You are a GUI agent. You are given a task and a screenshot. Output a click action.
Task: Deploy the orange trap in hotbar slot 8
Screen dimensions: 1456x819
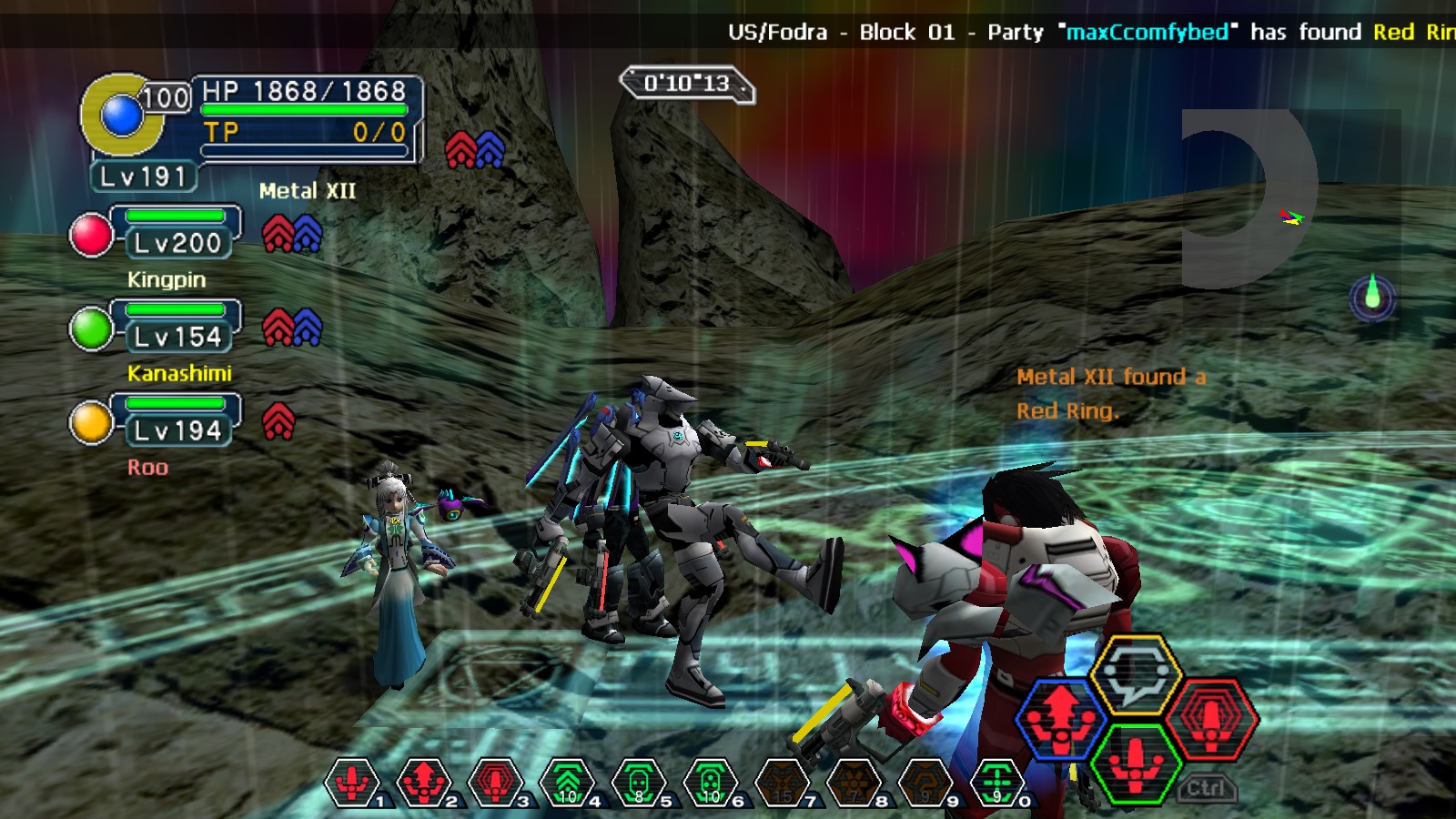point(854,781)
